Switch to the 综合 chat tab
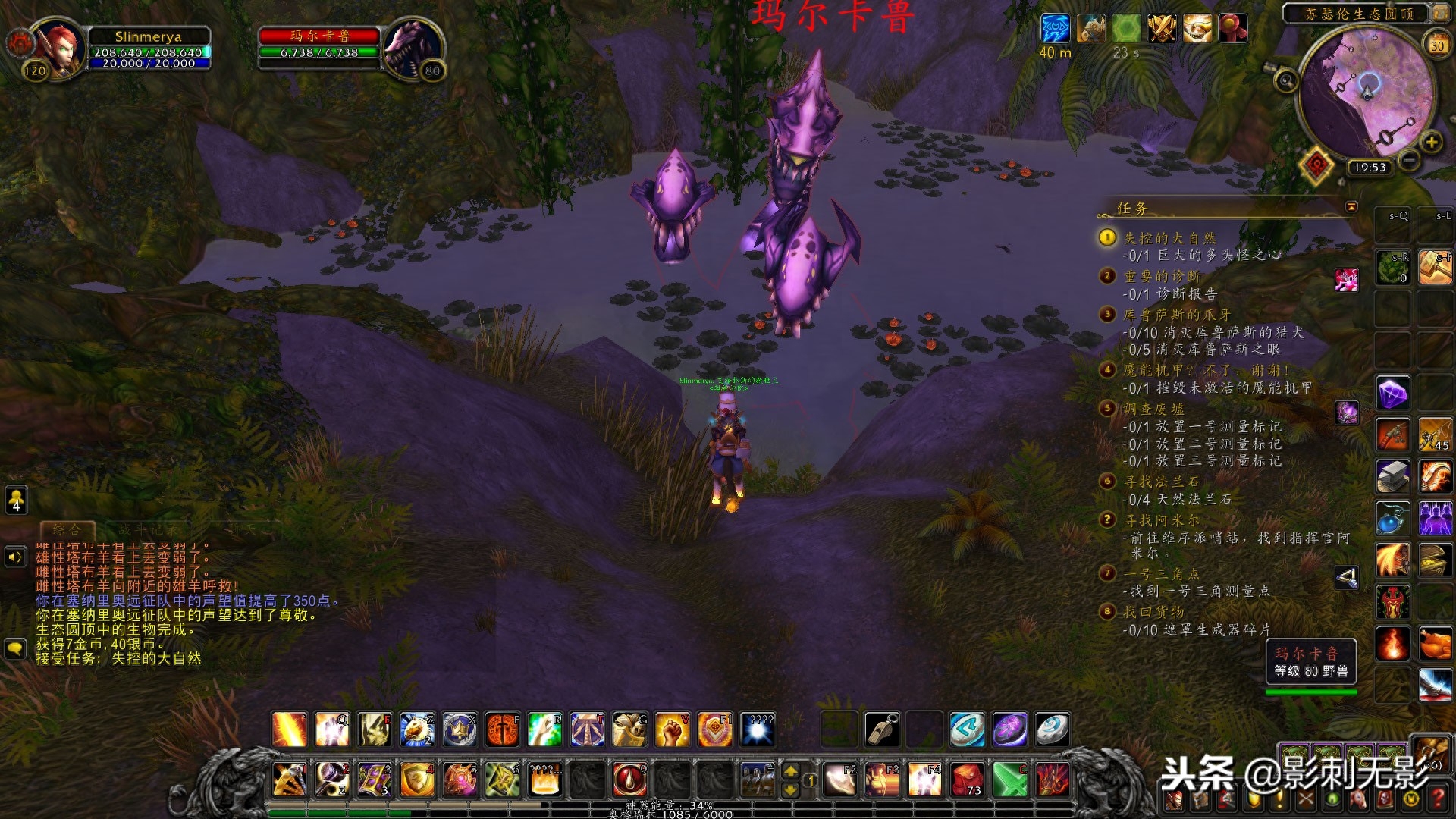This screenshot has height=819, width=1456. pos(67,529)
